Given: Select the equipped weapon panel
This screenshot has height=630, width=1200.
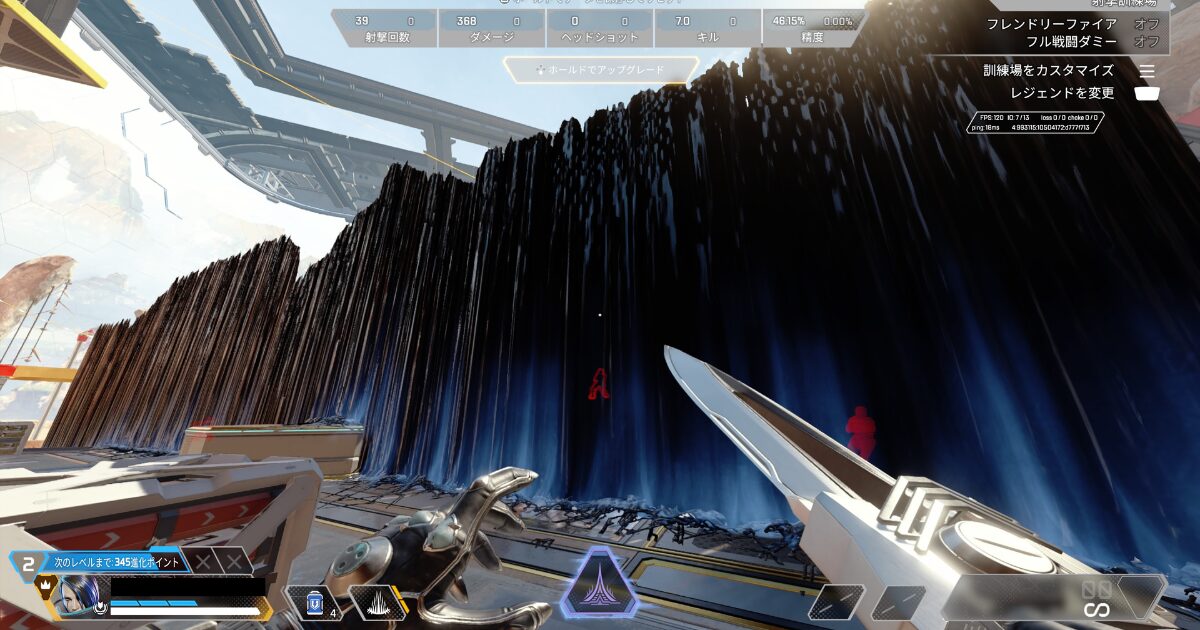Looking at the screenshot, I should pyautogui.click(x=1055, y=597).
